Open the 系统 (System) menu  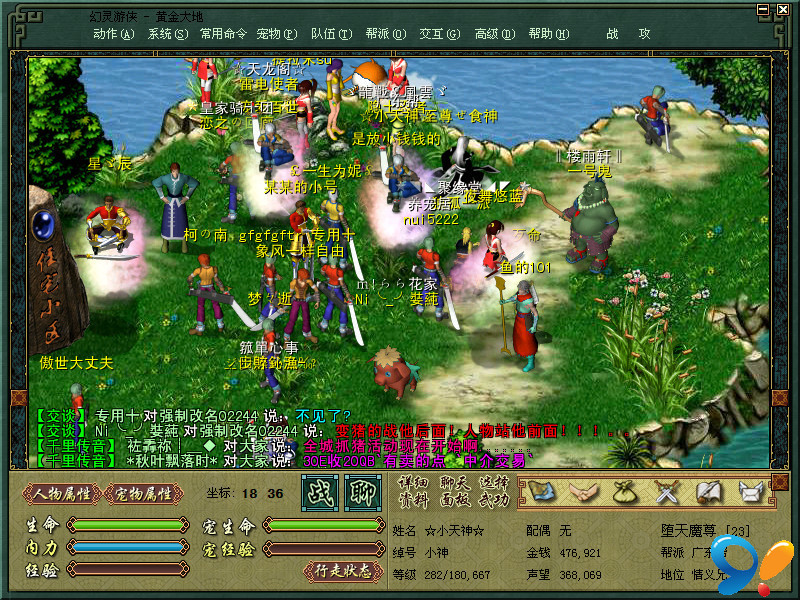[x=167, y=33]
